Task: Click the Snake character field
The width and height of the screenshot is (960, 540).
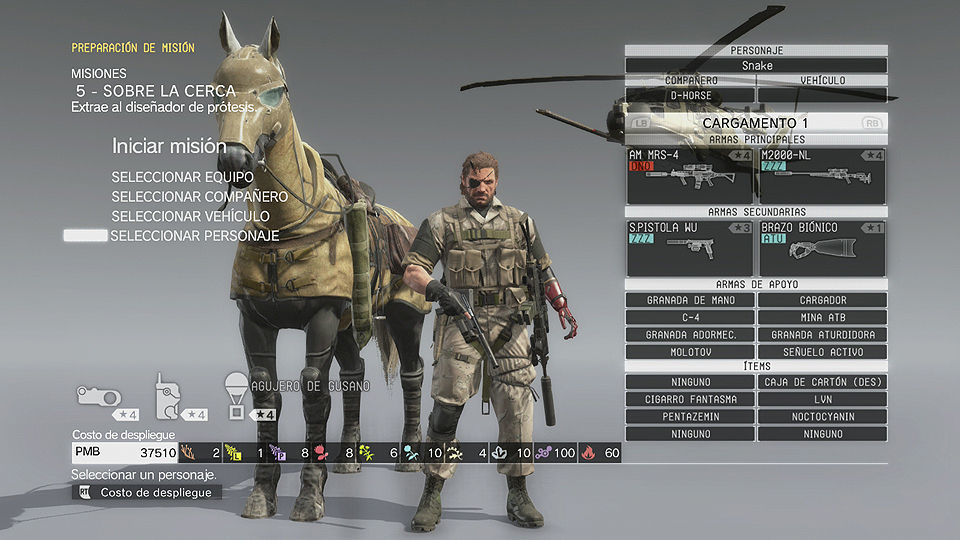Action: (756, 65)
